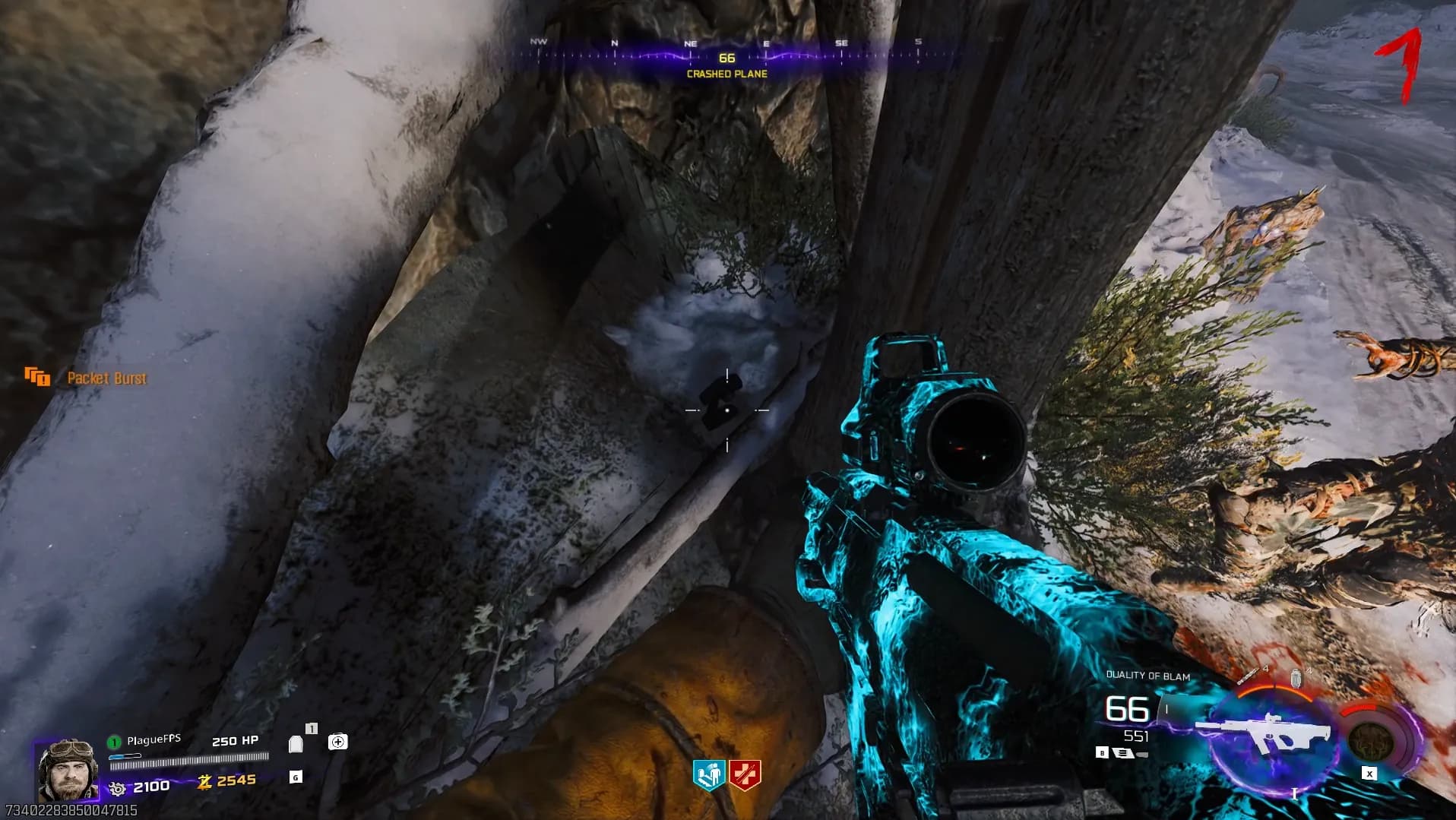Activate the field upgrade circle icon
The height and width of the screenshot is (820, 1456).
point(1371,740)
